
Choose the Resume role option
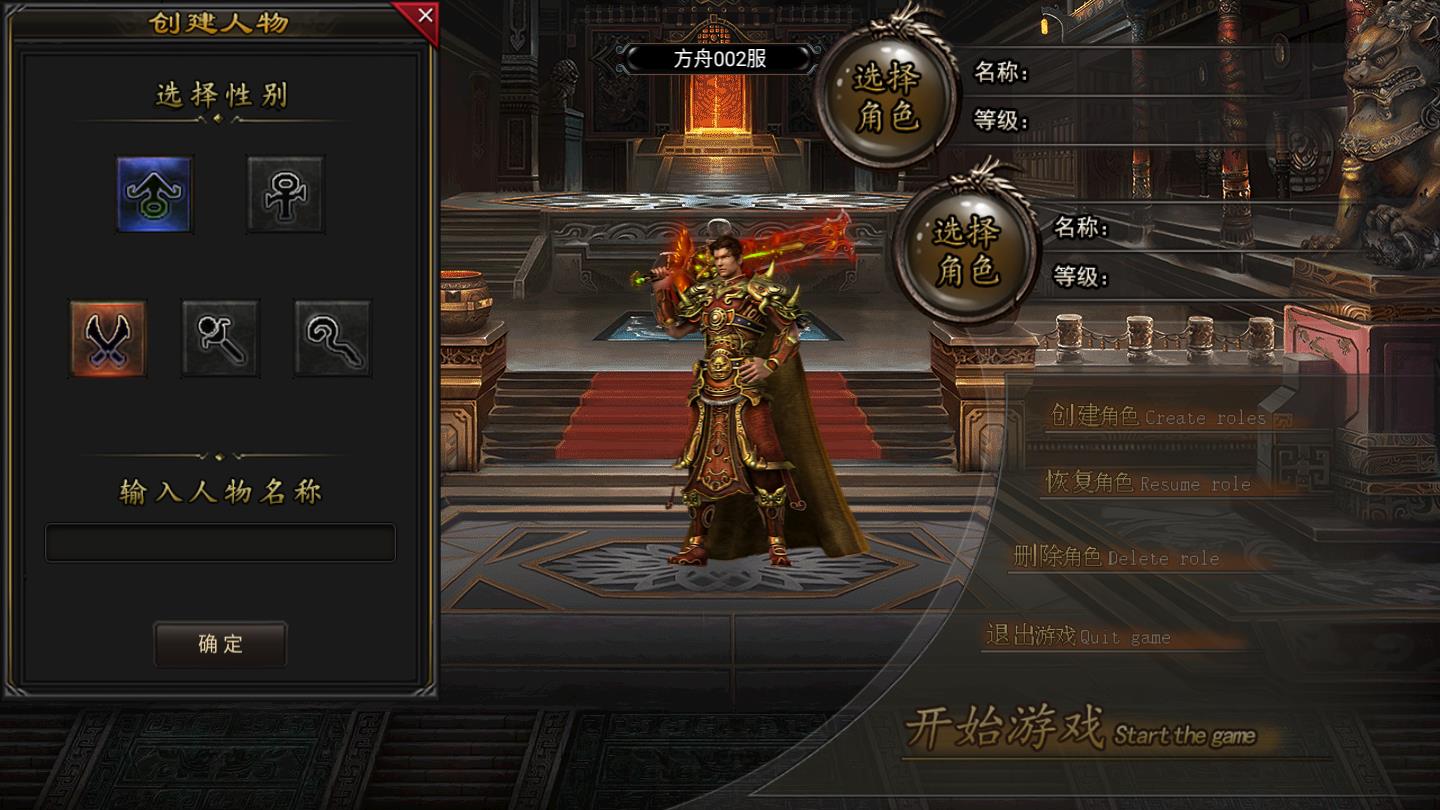[1148, 482]
